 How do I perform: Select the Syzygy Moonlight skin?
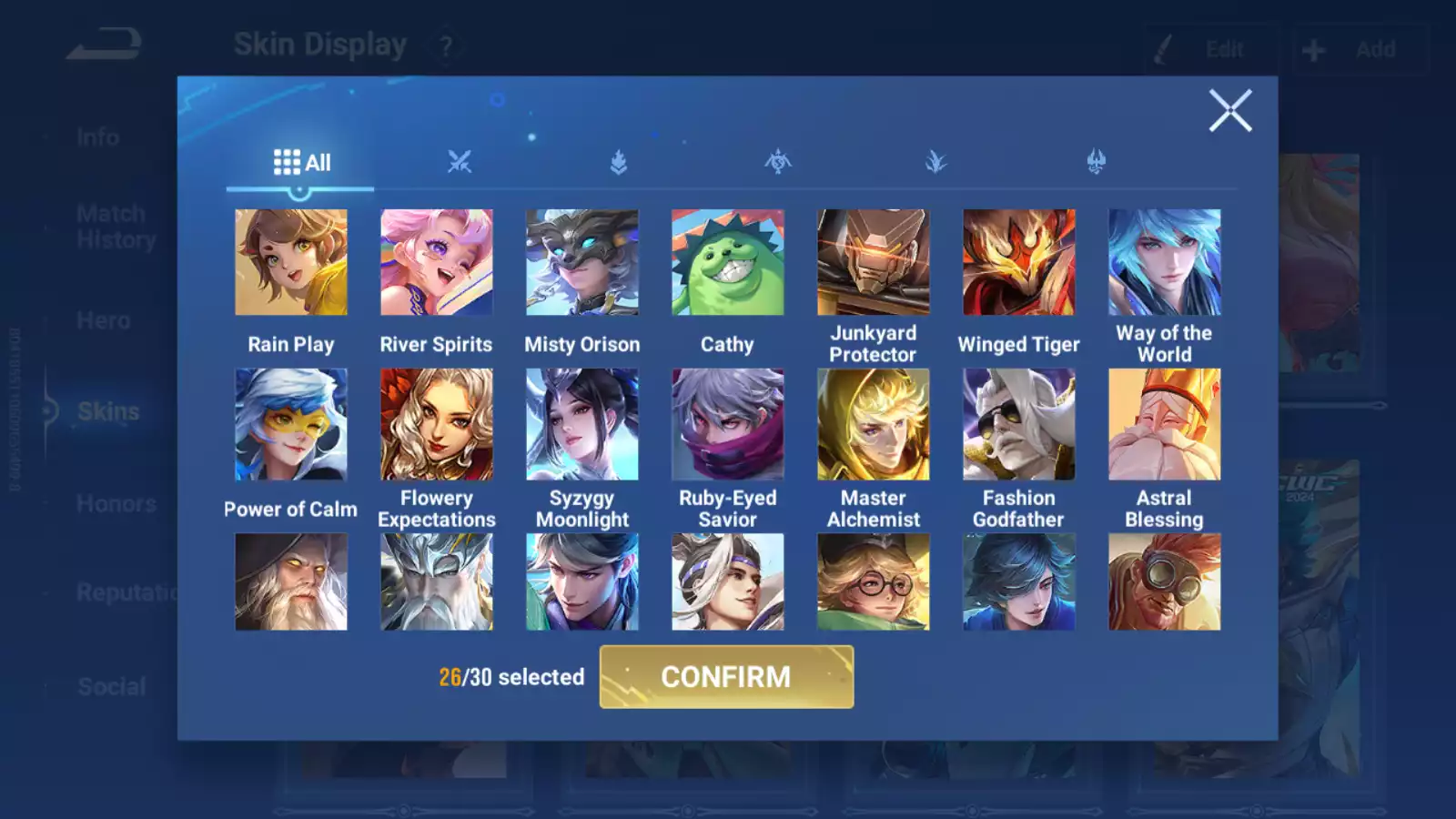[582, 424]
